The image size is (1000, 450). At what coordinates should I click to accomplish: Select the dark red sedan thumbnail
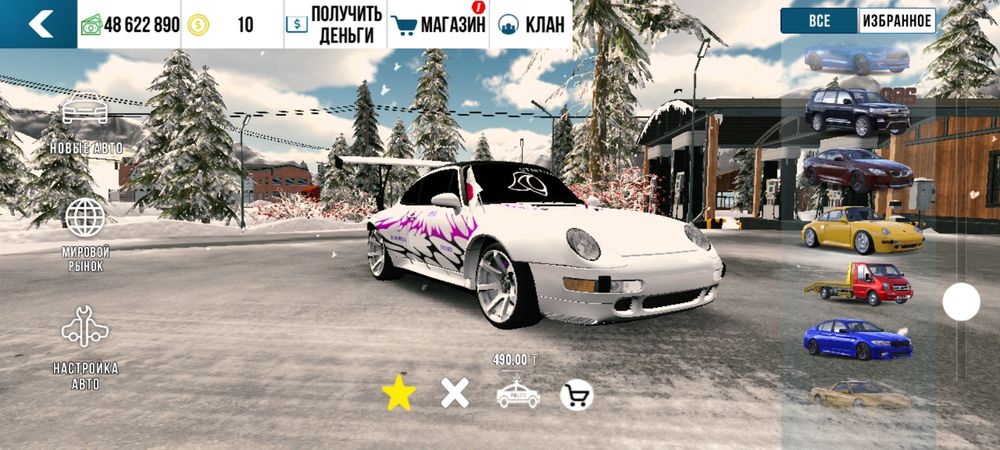tap(858, 170)
